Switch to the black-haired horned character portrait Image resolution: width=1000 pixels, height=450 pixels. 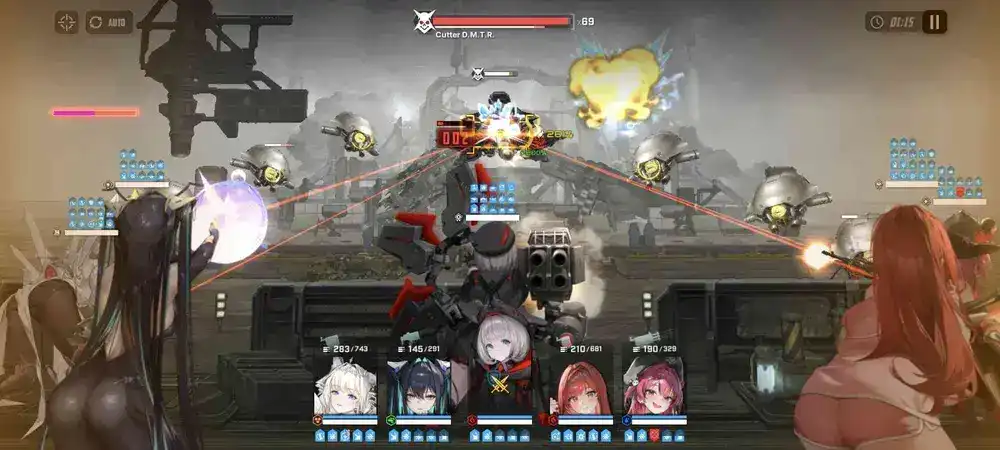point(419,387)
